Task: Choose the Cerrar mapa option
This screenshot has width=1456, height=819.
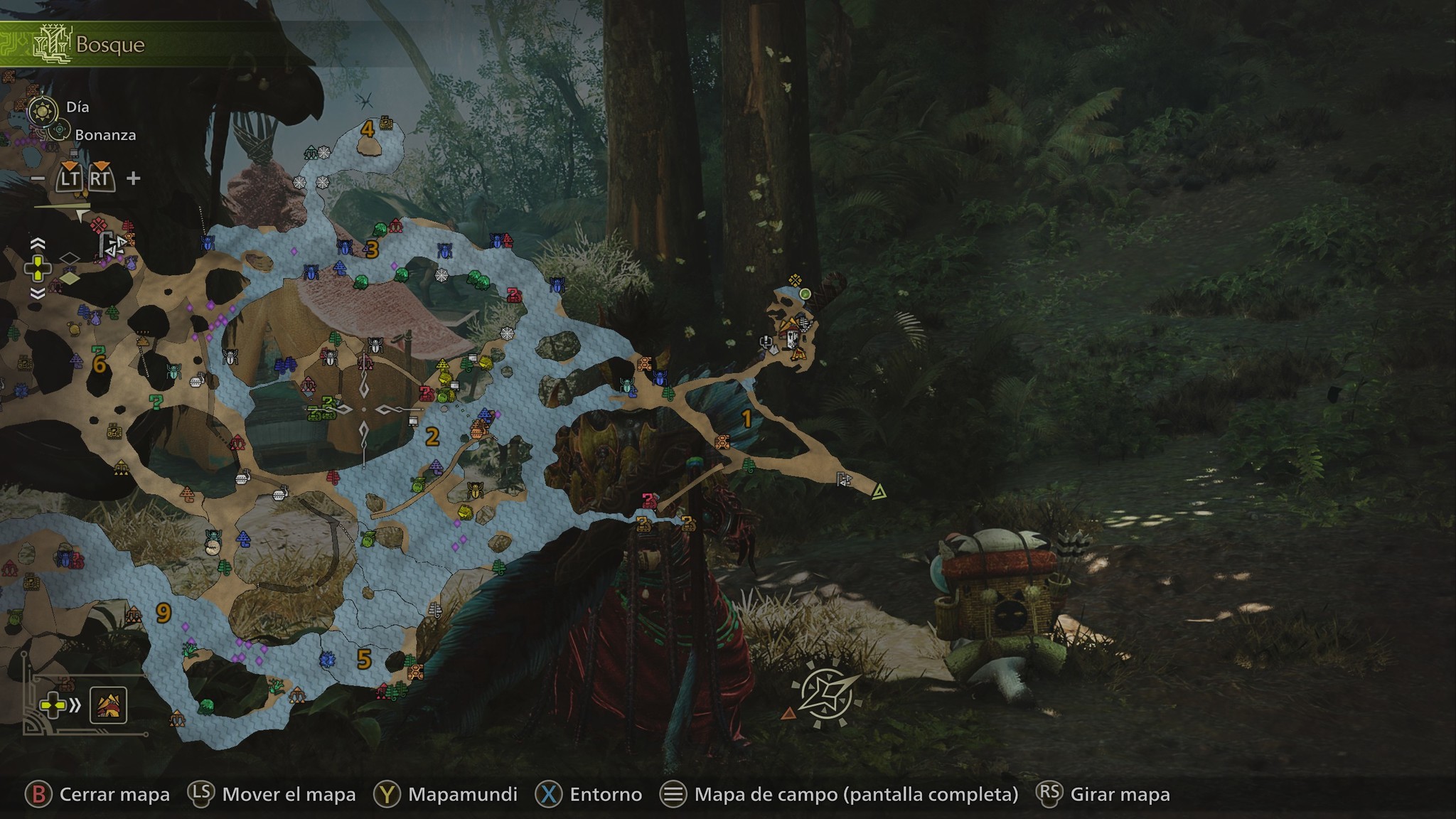Action: click(x=98, y=794)
